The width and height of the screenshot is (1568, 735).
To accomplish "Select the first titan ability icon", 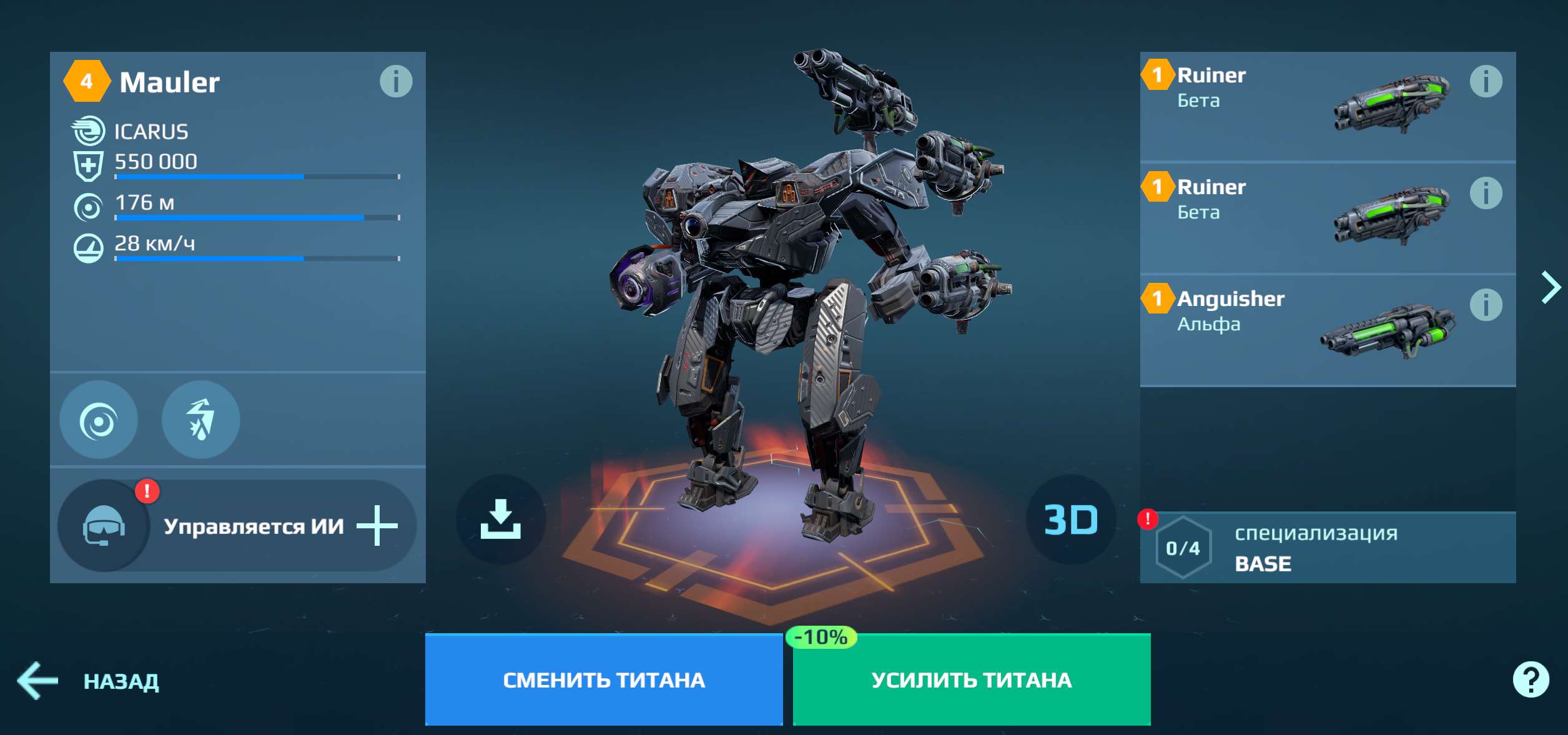I will [x=99, y=420].
